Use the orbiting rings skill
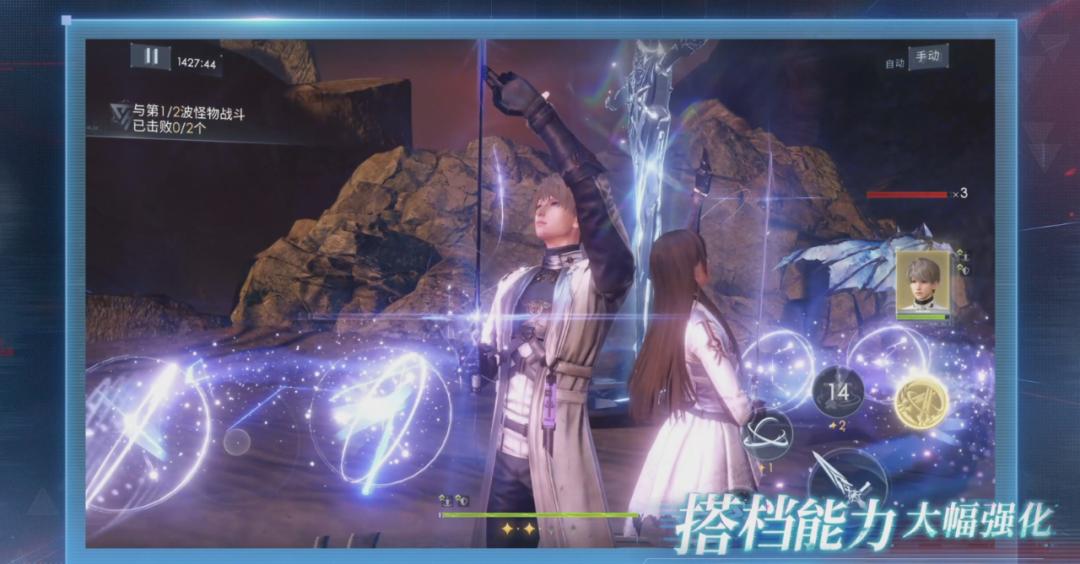The height and width of the screenshot is (564, 1080). [x=767, y=436]
